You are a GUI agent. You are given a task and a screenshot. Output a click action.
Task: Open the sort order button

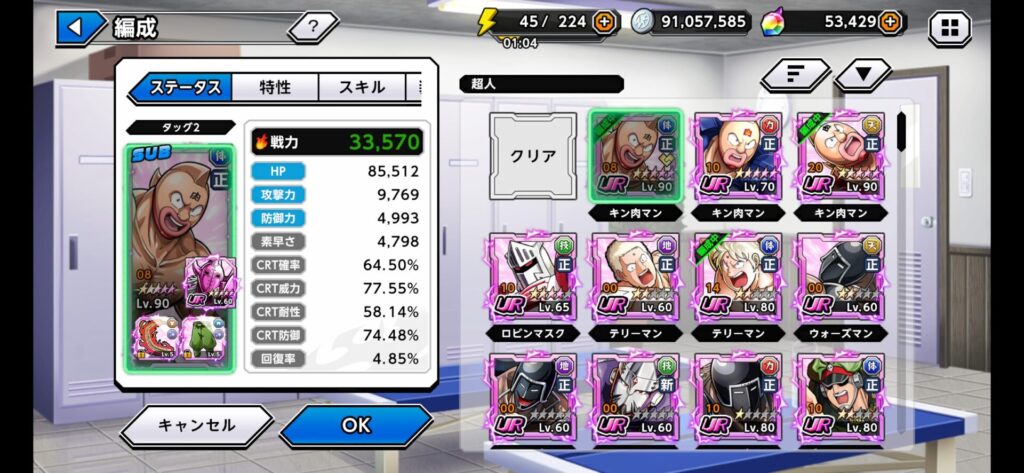click(795, 74)
